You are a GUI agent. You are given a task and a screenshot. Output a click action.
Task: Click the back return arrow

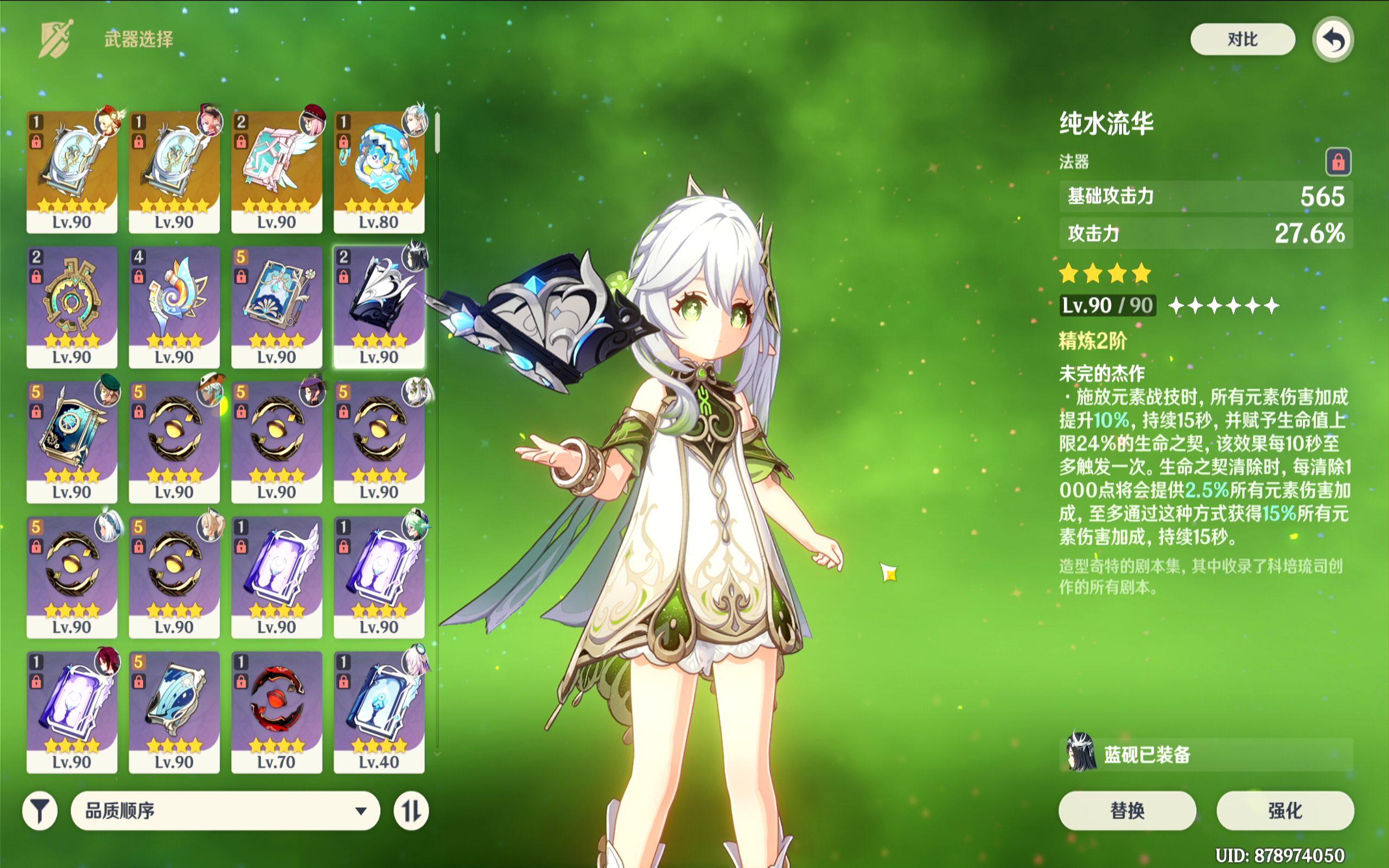1333,39
